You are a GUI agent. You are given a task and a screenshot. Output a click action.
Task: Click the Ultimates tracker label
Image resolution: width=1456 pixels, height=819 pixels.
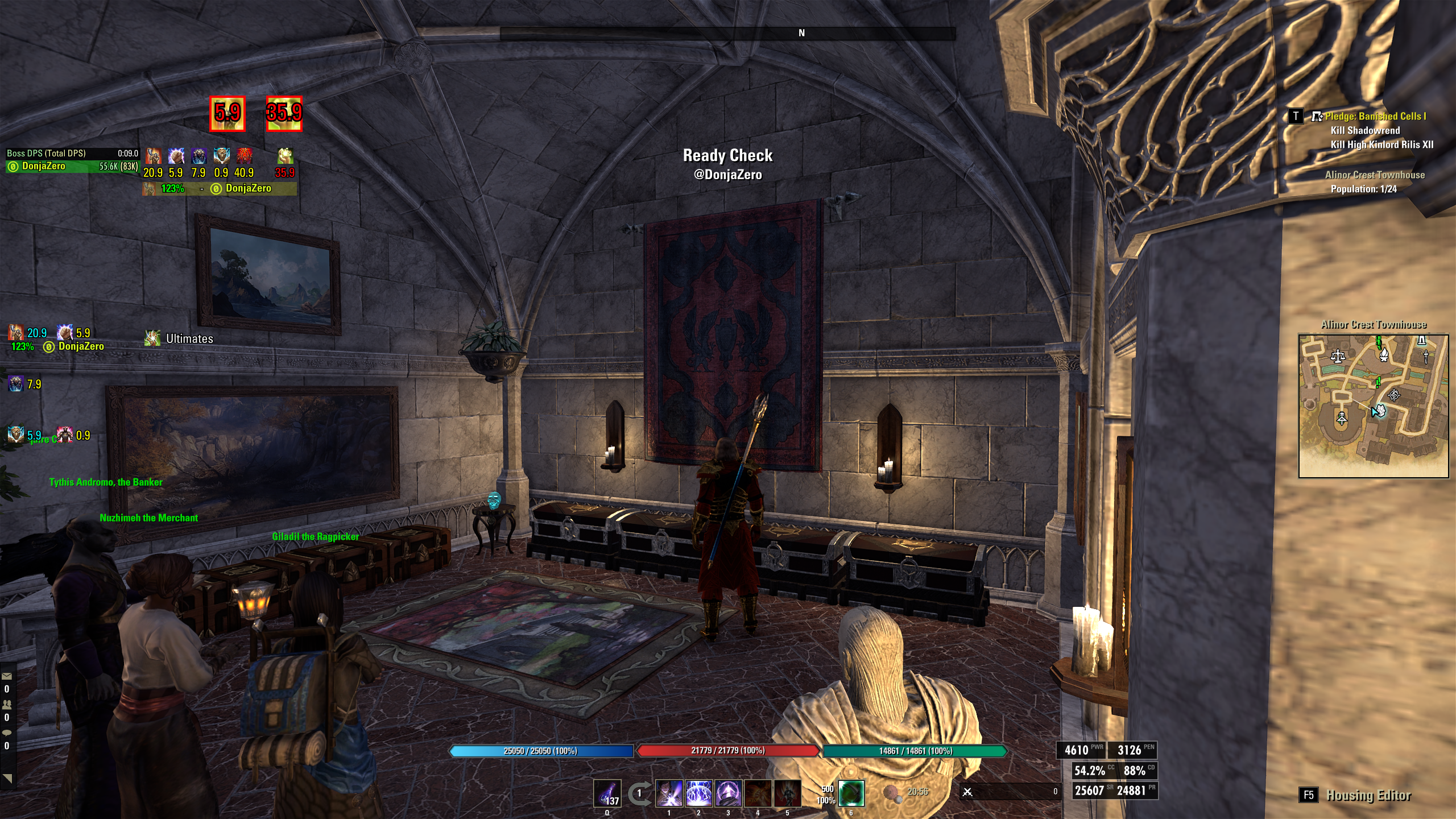point(189,339)
